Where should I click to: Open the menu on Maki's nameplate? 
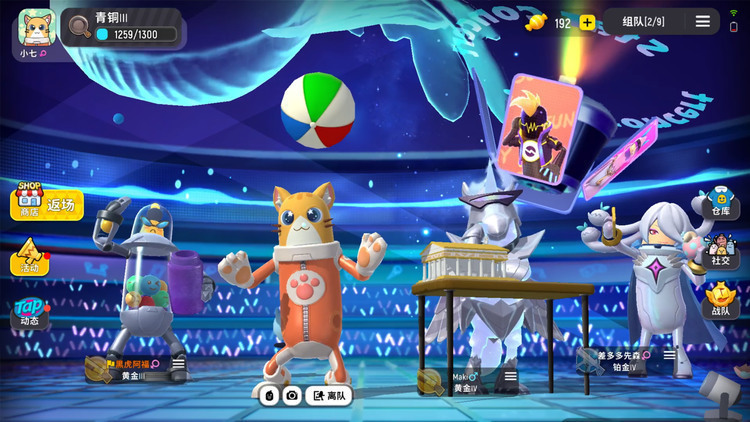tap(510, 377)
